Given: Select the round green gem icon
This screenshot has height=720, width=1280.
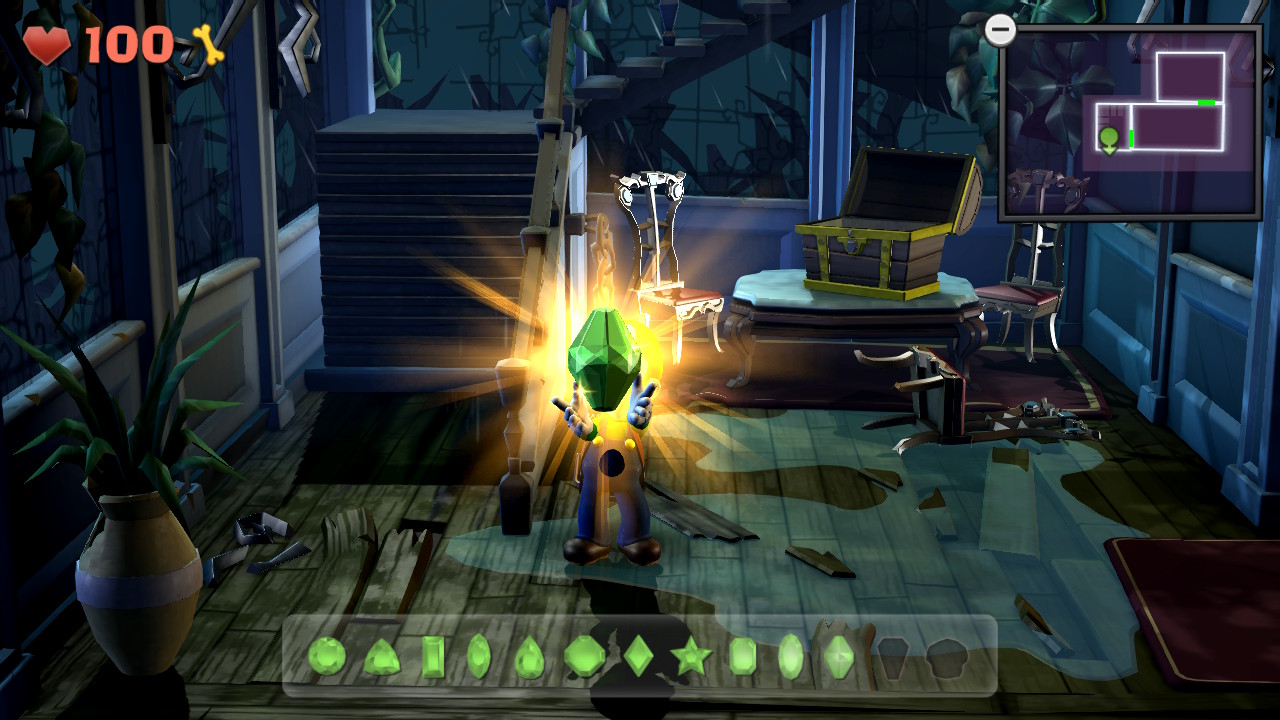Looking at the screenshot, I should pos(326,656).
